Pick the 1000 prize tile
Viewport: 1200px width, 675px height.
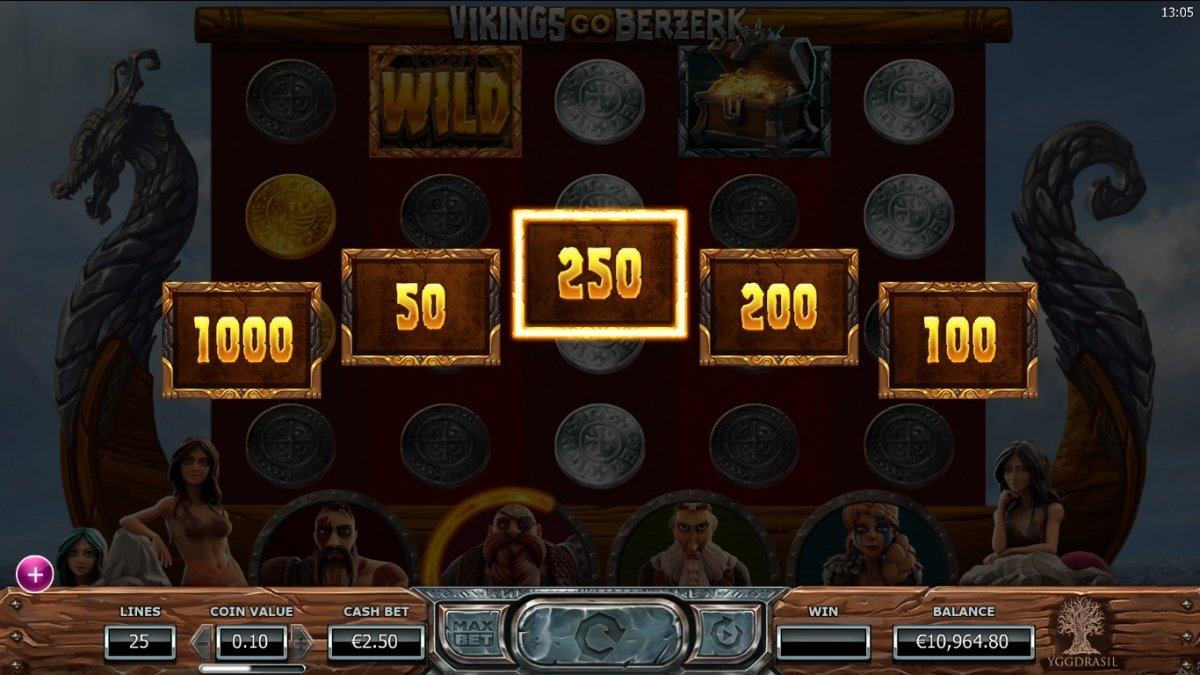(x=242, y=340)
